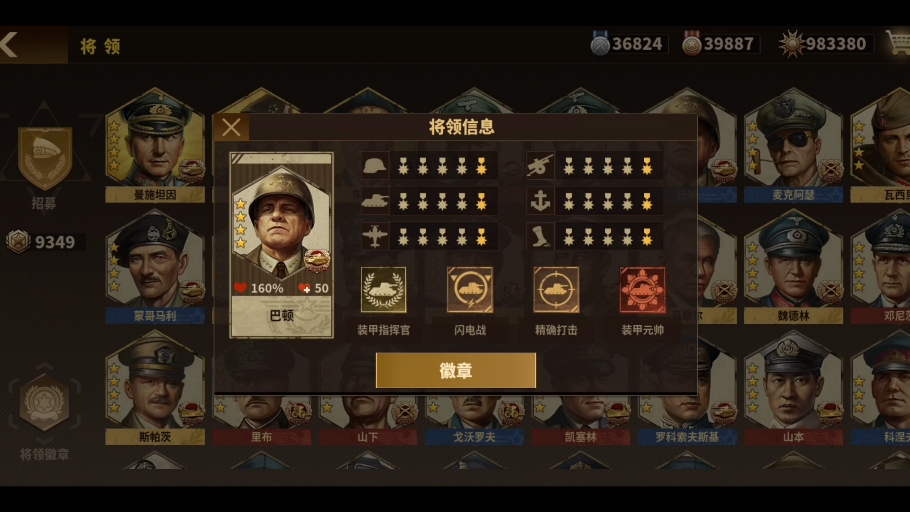Image resolution: width=910 pixels, height=512 pixels.
Task: Open the 招募 recruit menu
Action: coord(45,160)
